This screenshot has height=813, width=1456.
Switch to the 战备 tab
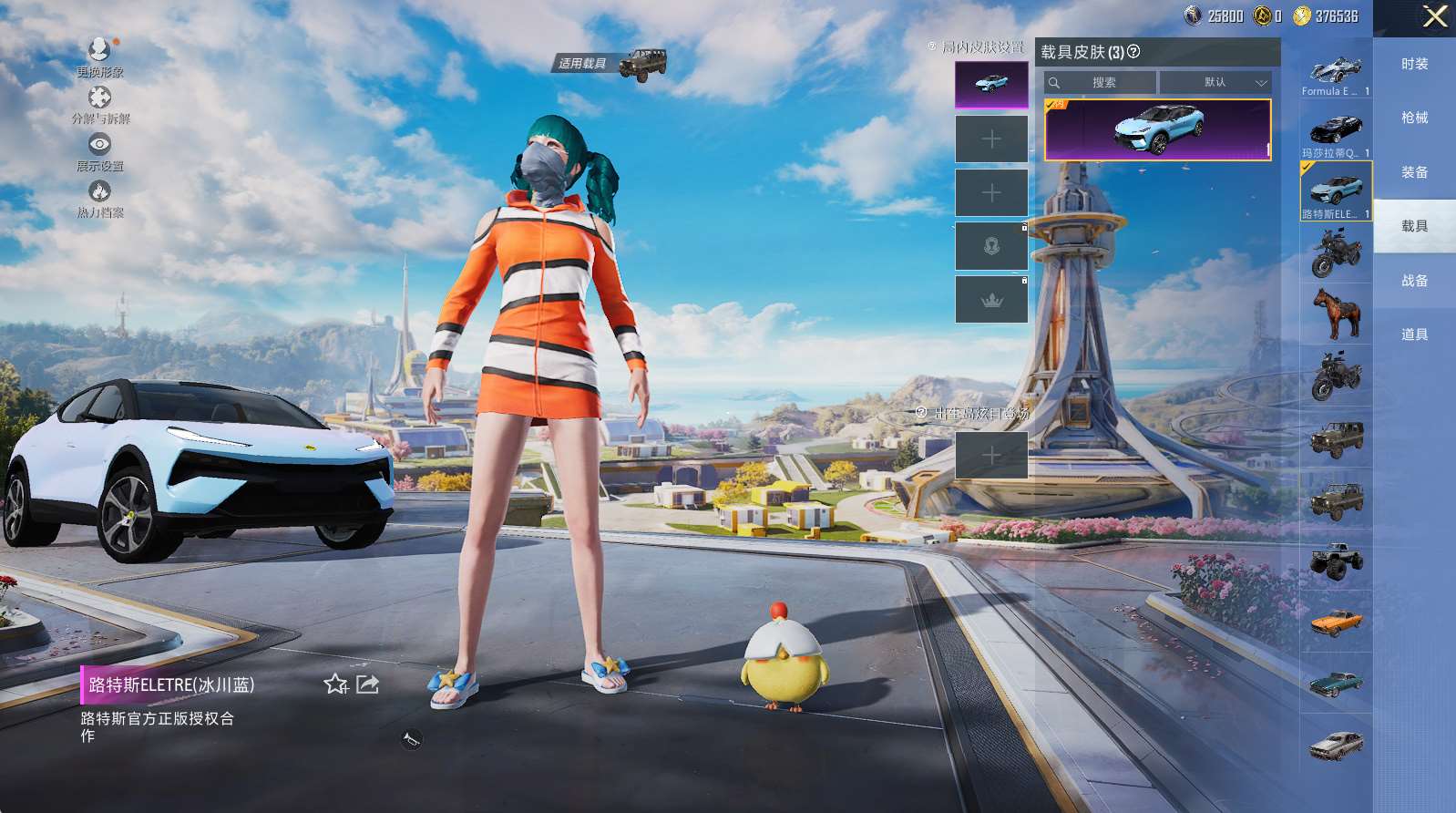pos(1414,281)
